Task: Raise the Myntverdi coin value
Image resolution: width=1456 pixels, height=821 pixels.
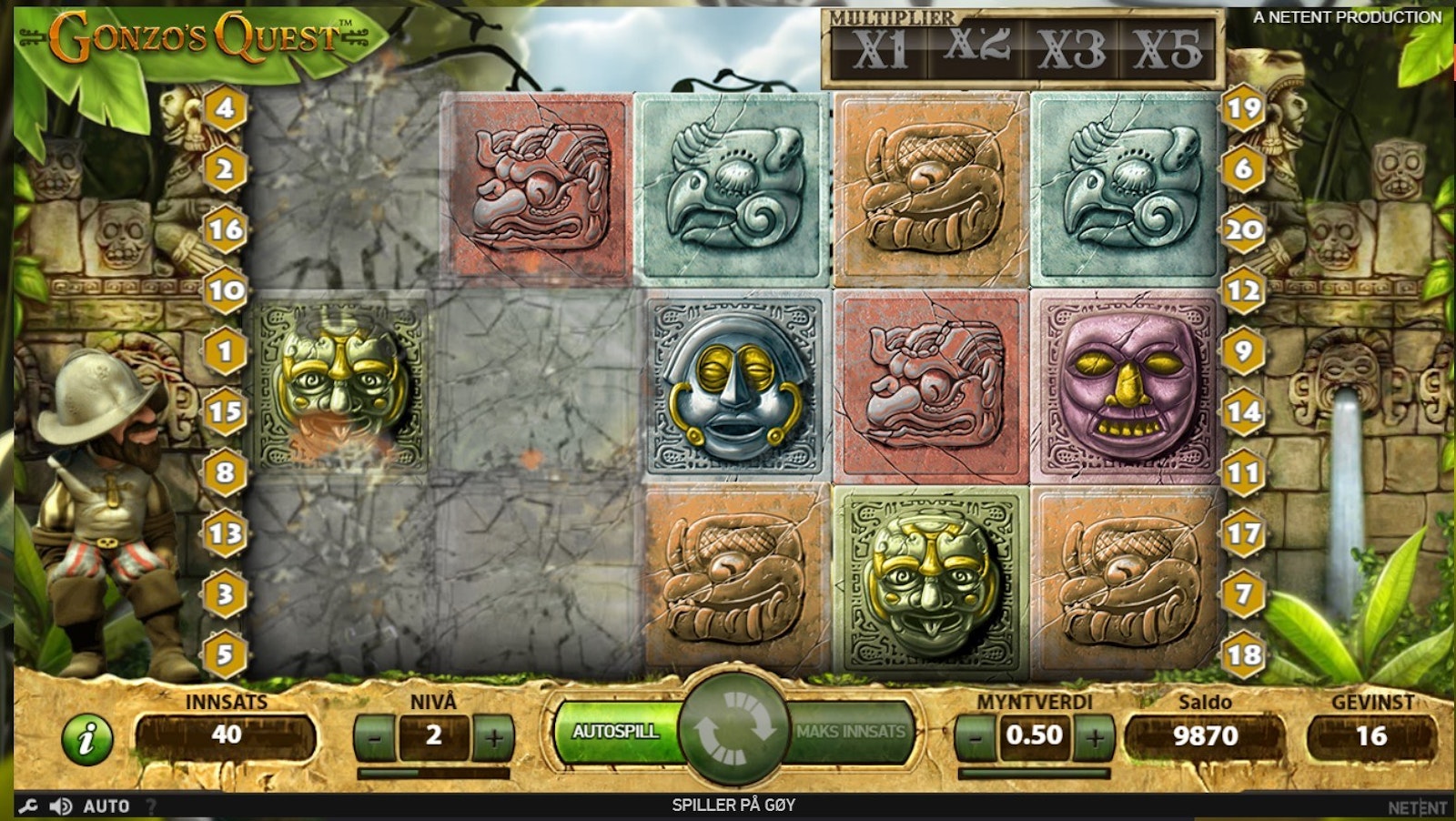Action: (x=1094, y=736)
